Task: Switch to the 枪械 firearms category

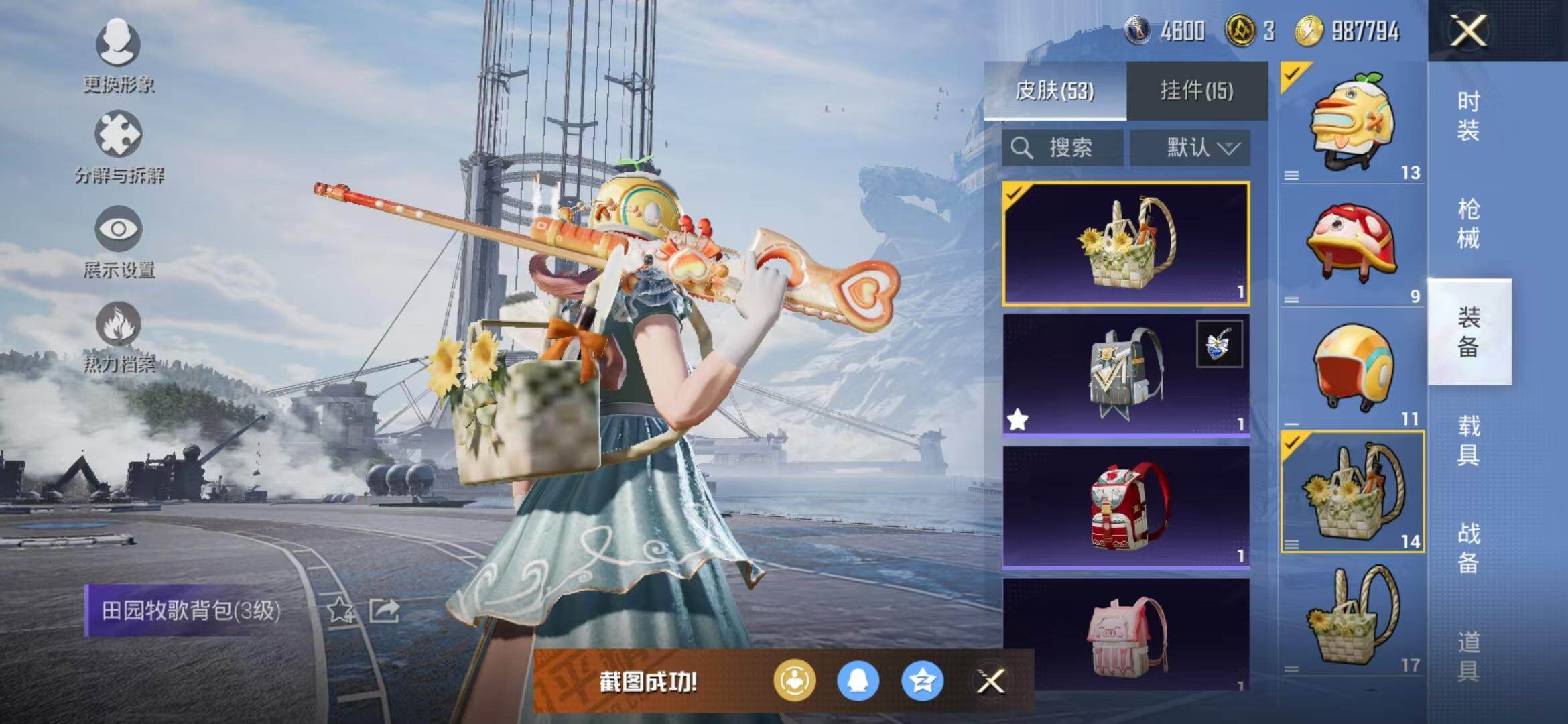Action: tap(1468, 223)
